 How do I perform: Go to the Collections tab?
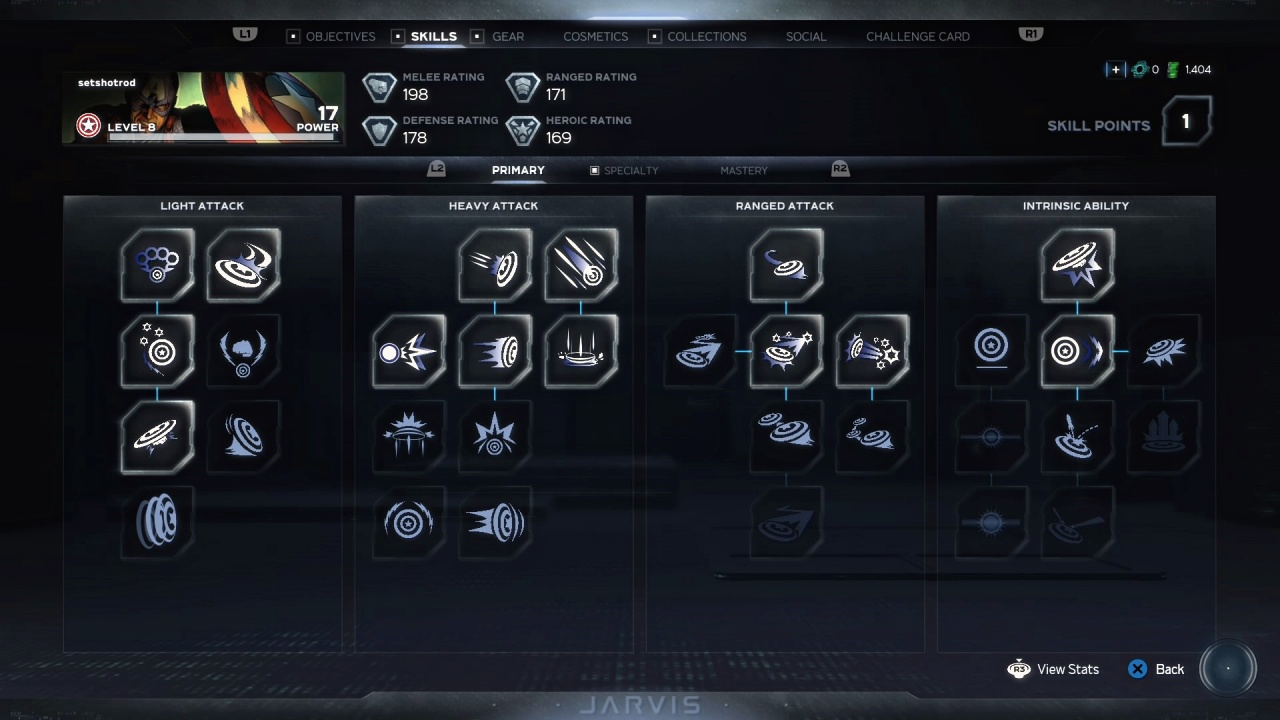[706, 36]
